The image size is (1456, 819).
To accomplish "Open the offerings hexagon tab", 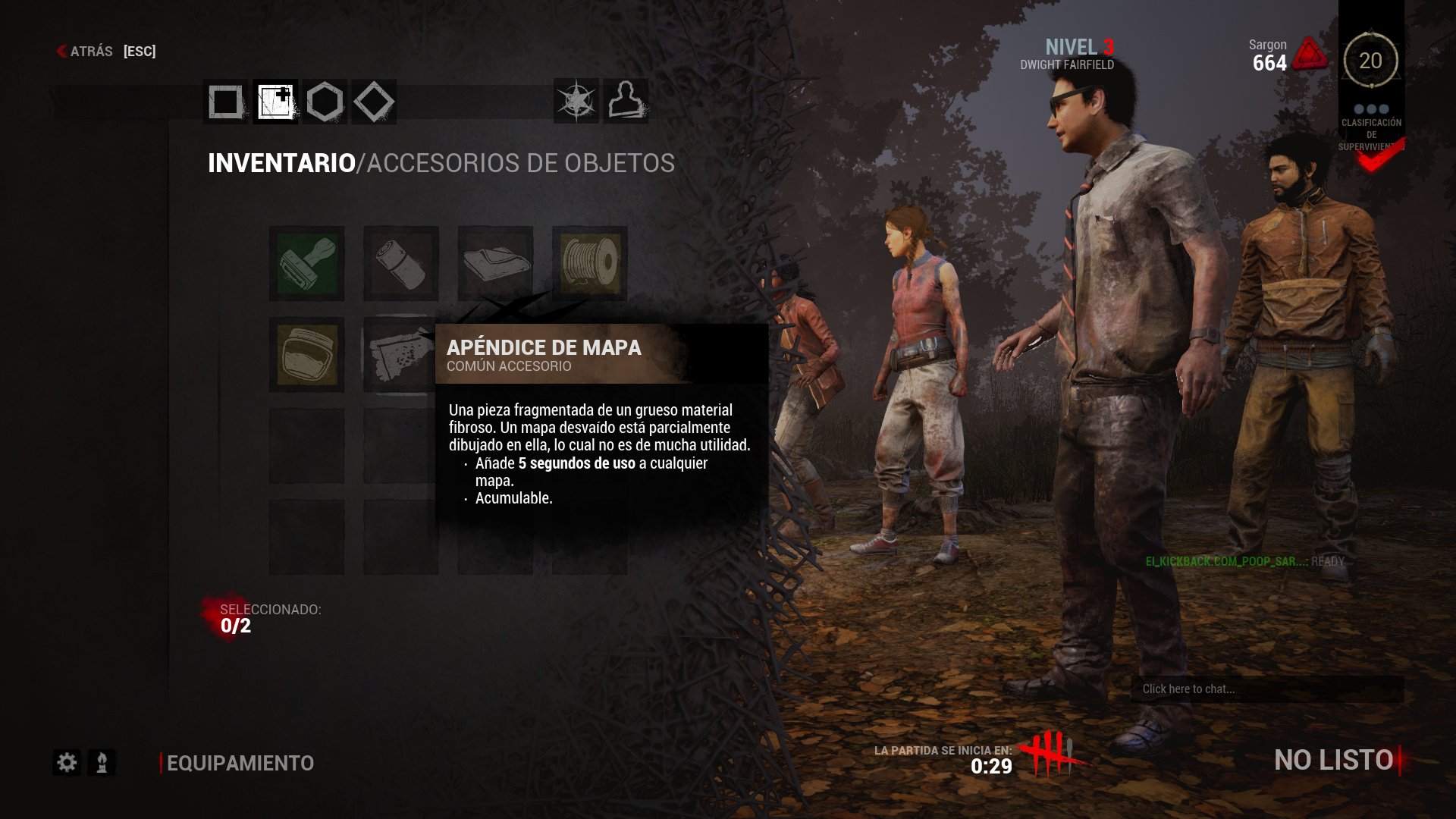I will point(325,101).
